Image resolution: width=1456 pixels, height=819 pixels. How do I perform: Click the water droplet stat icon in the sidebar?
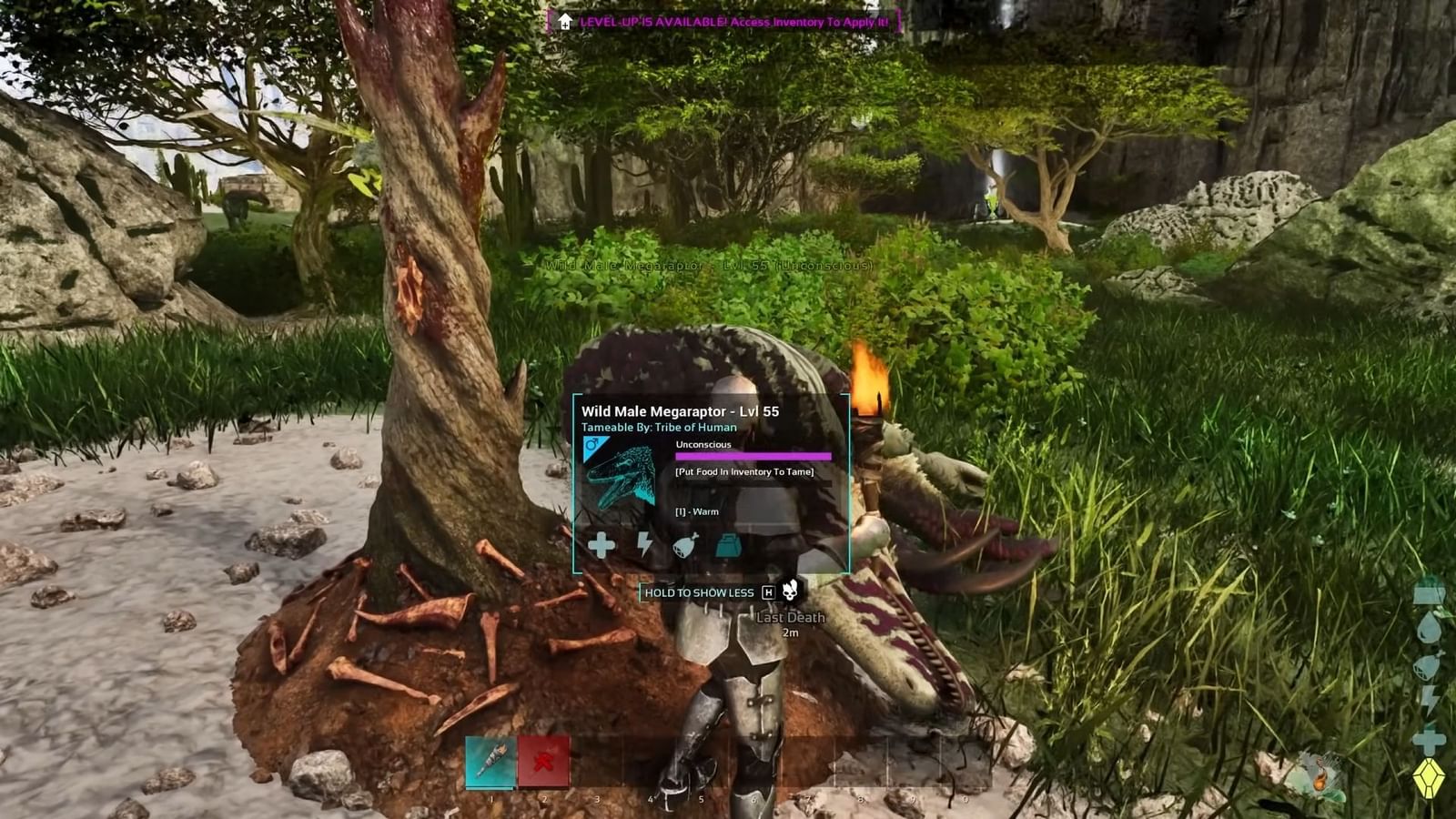tap(1429, 627)
